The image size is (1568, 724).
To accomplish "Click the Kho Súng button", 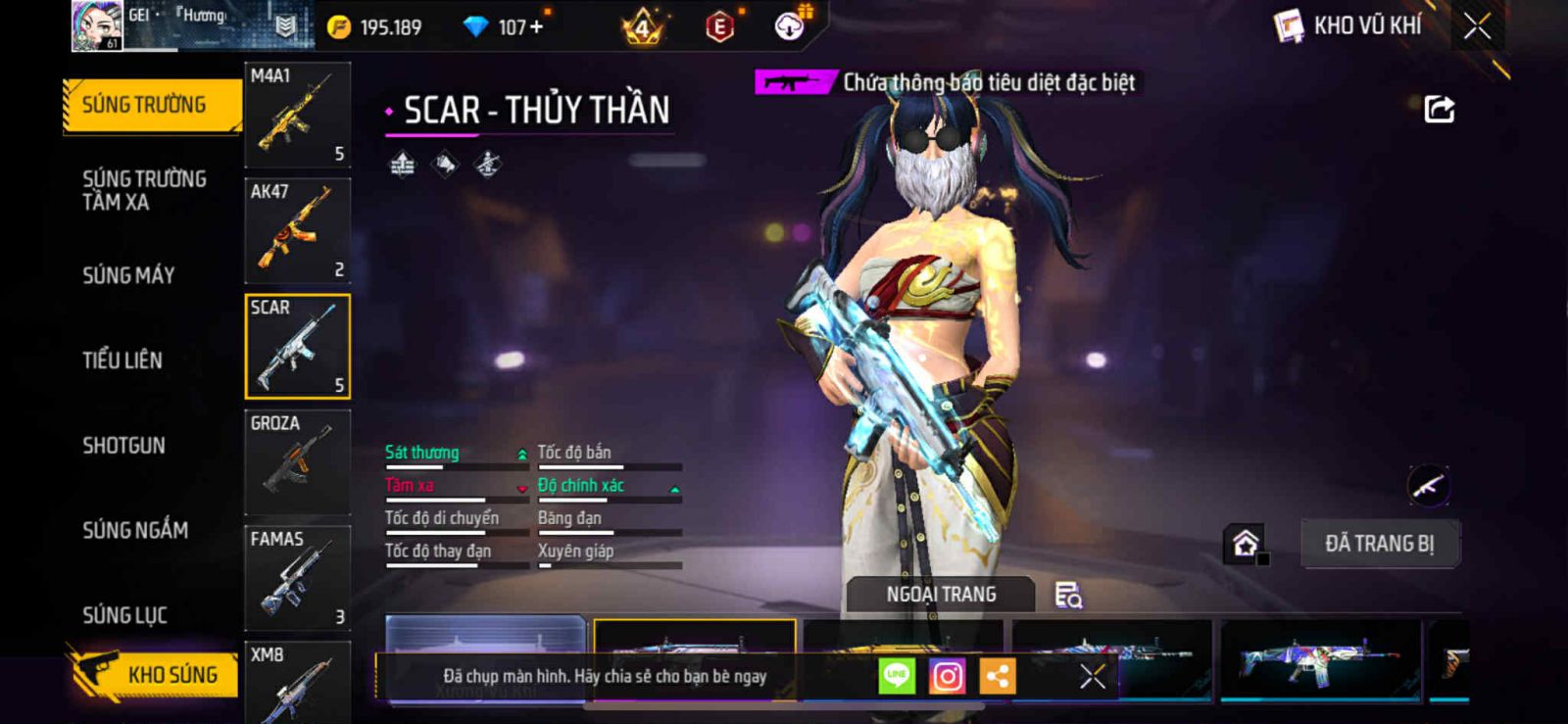I will [155, 674].
